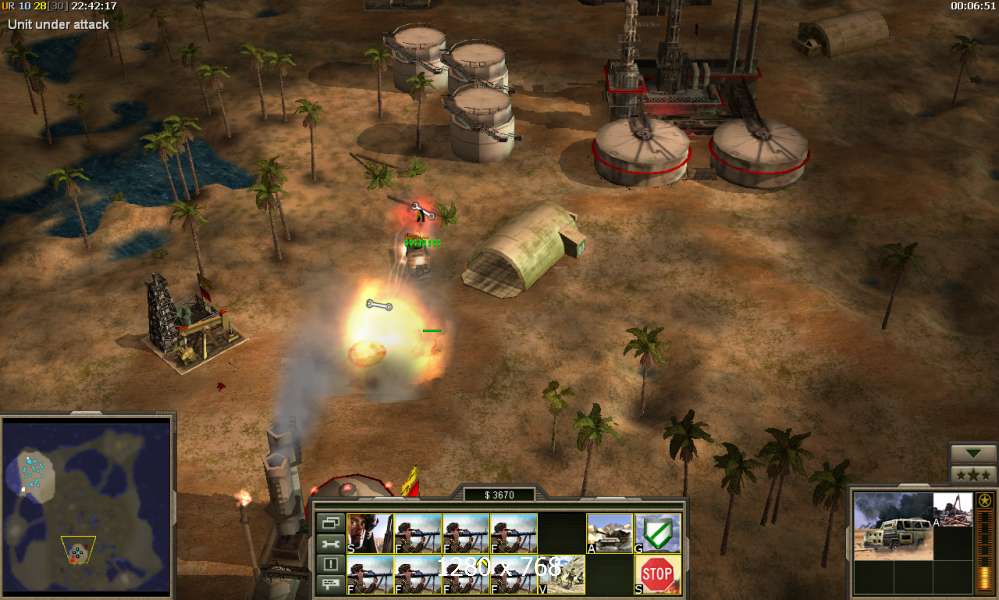Select the marching infantry squad icon
This screenshot has width=999, height=600.
click(x=561, y=575)
